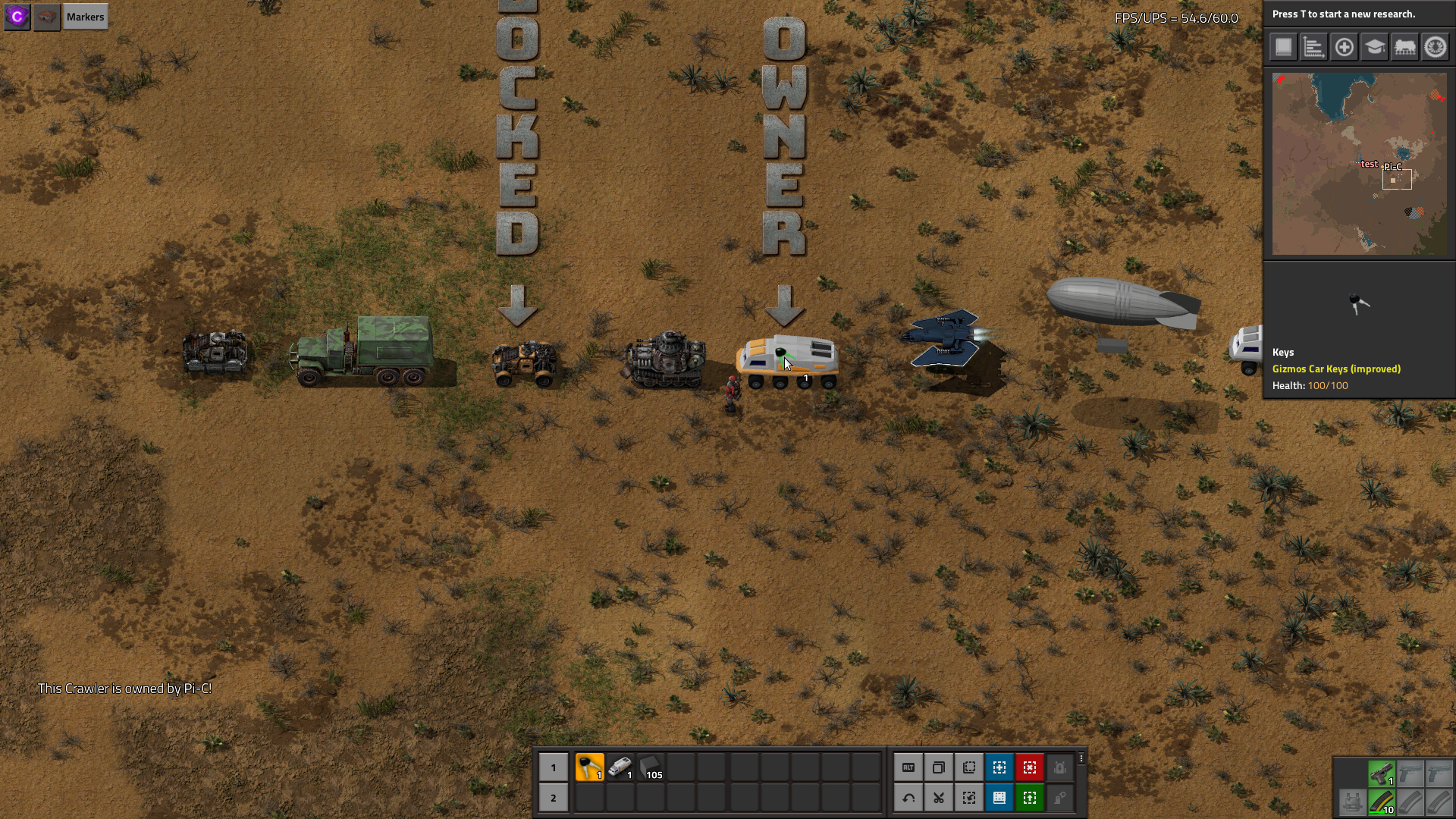
Task: Open the production statistics graph button
Action: pos(1313,47)
